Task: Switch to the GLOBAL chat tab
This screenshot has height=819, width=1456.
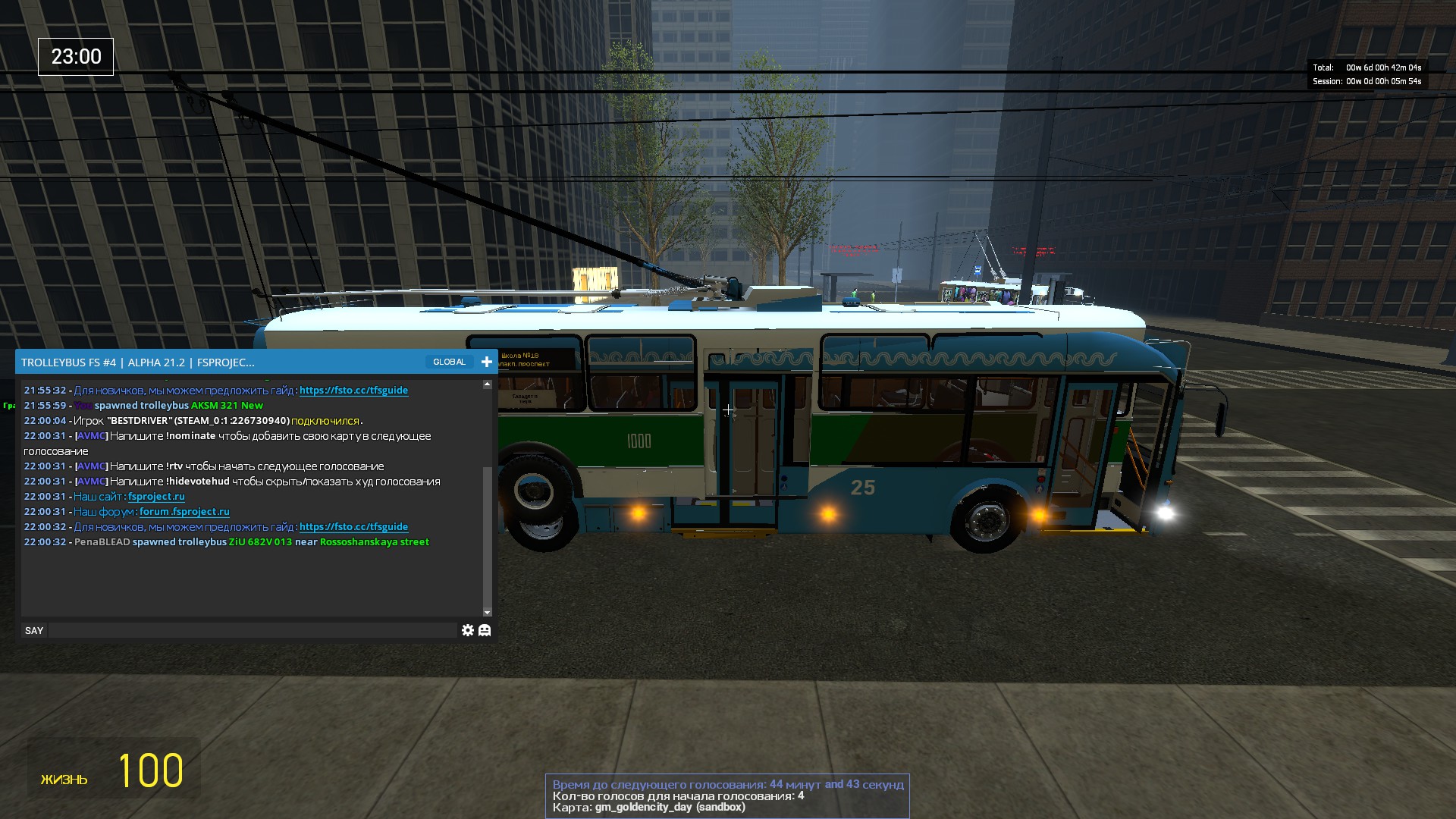Action: 449,362
